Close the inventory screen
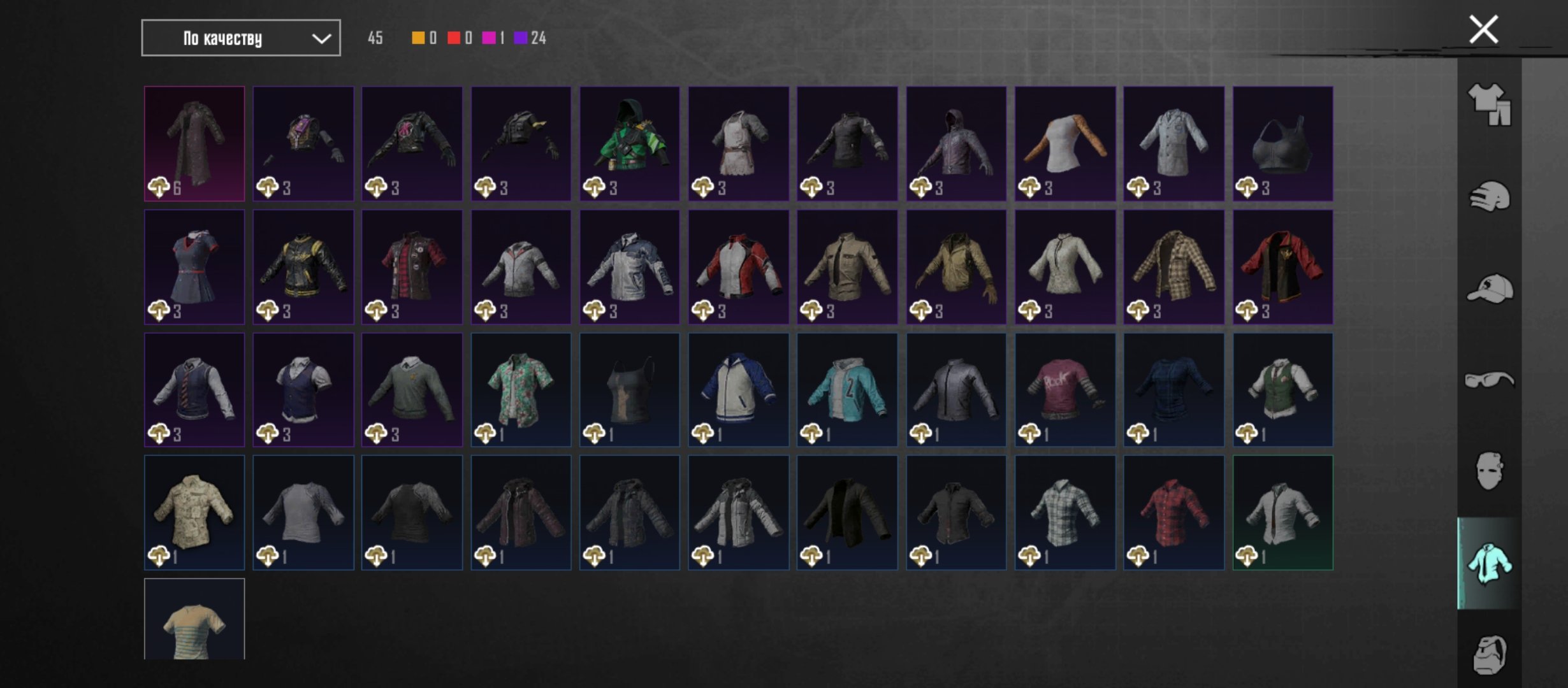The height and width of the screenshot is (688, 1568). [1483, 30]
